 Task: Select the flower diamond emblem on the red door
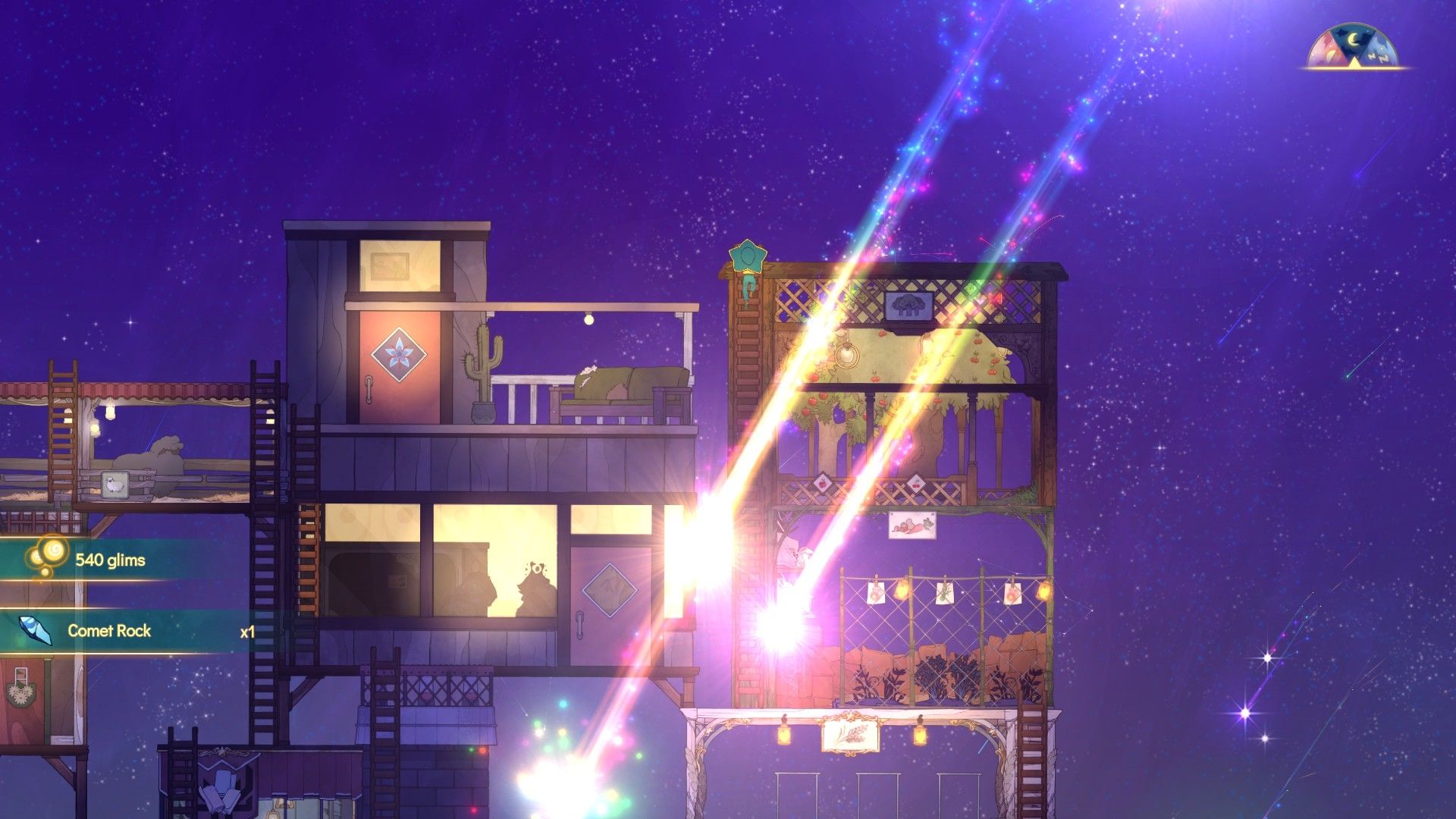pyautogui.click(x=400, y=354)
